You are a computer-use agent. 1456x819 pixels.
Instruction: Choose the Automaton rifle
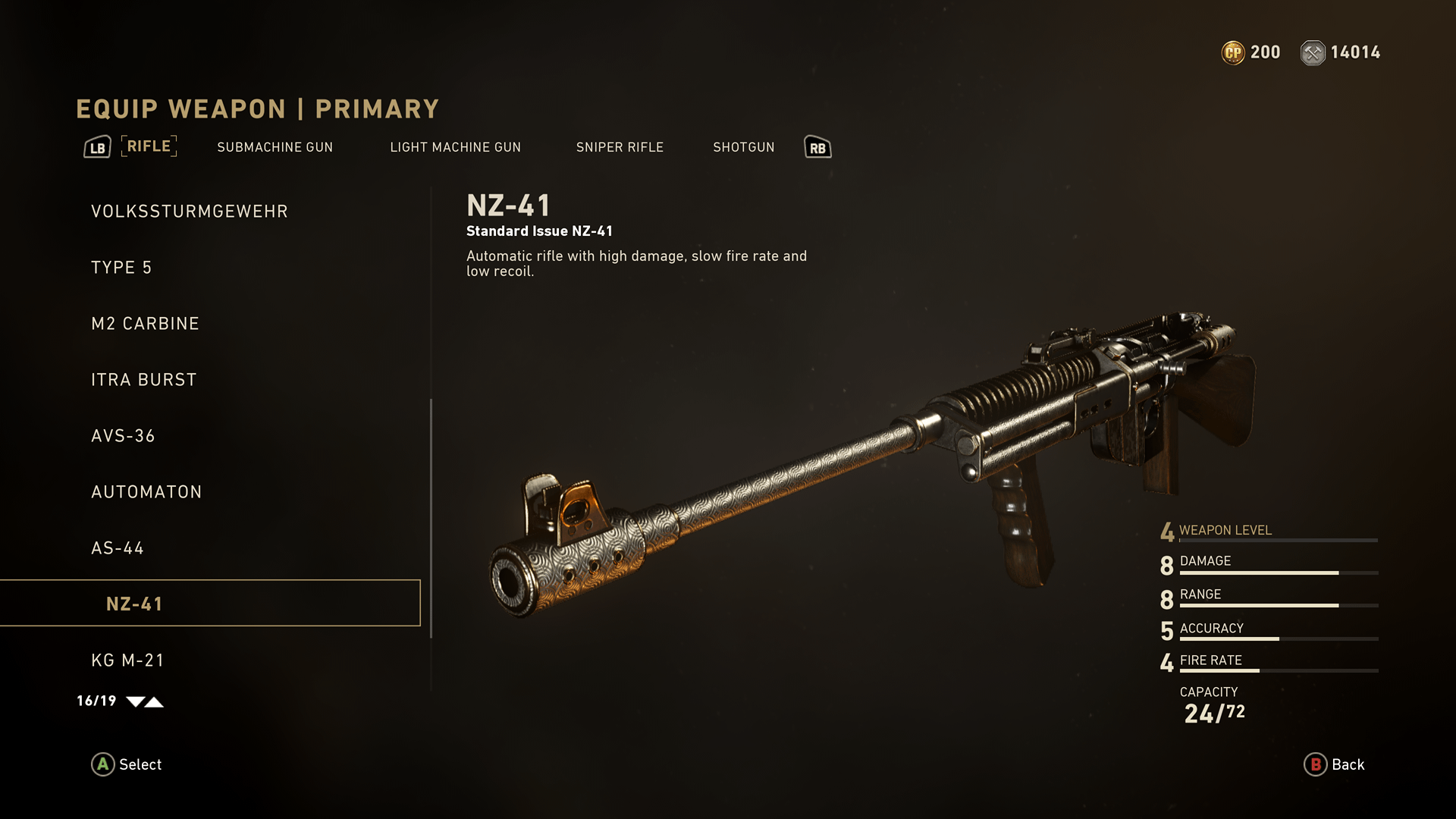click(x=146, y=492)
